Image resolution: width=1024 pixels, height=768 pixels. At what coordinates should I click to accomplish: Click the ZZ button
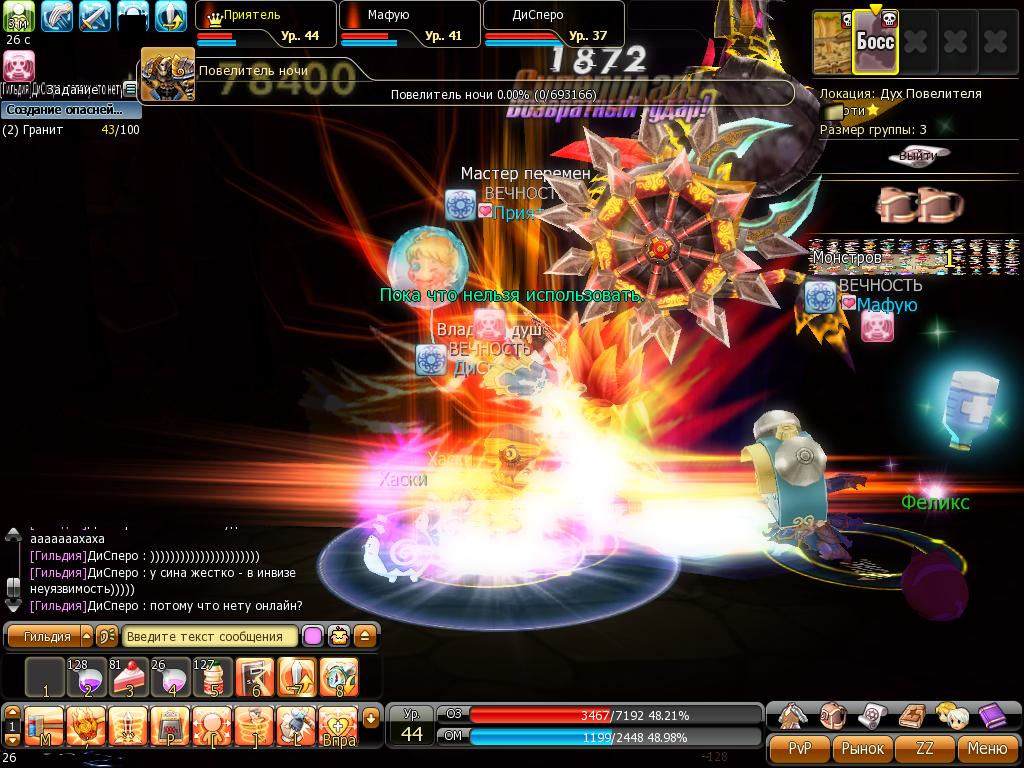925,748
